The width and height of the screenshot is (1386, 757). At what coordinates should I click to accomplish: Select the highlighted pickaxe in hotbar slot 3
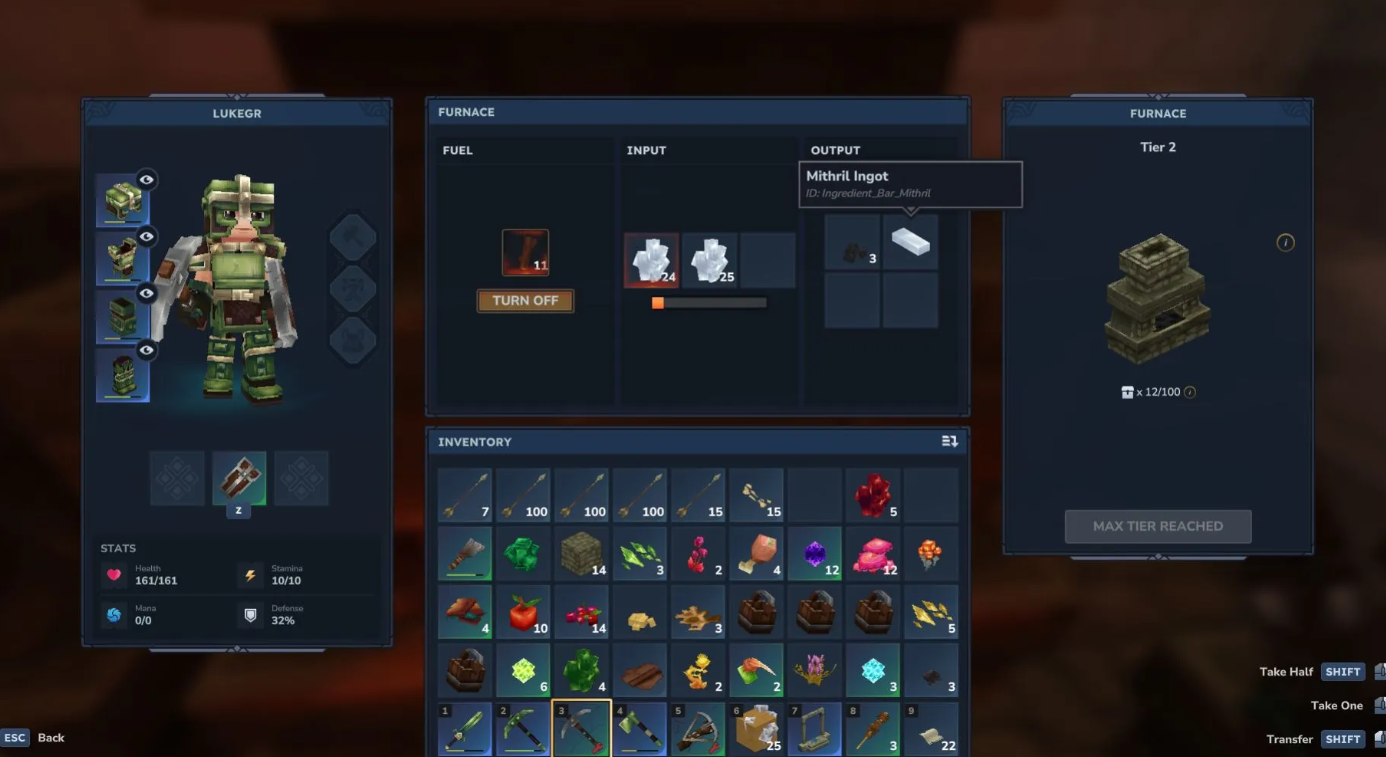tap(581, 729)
